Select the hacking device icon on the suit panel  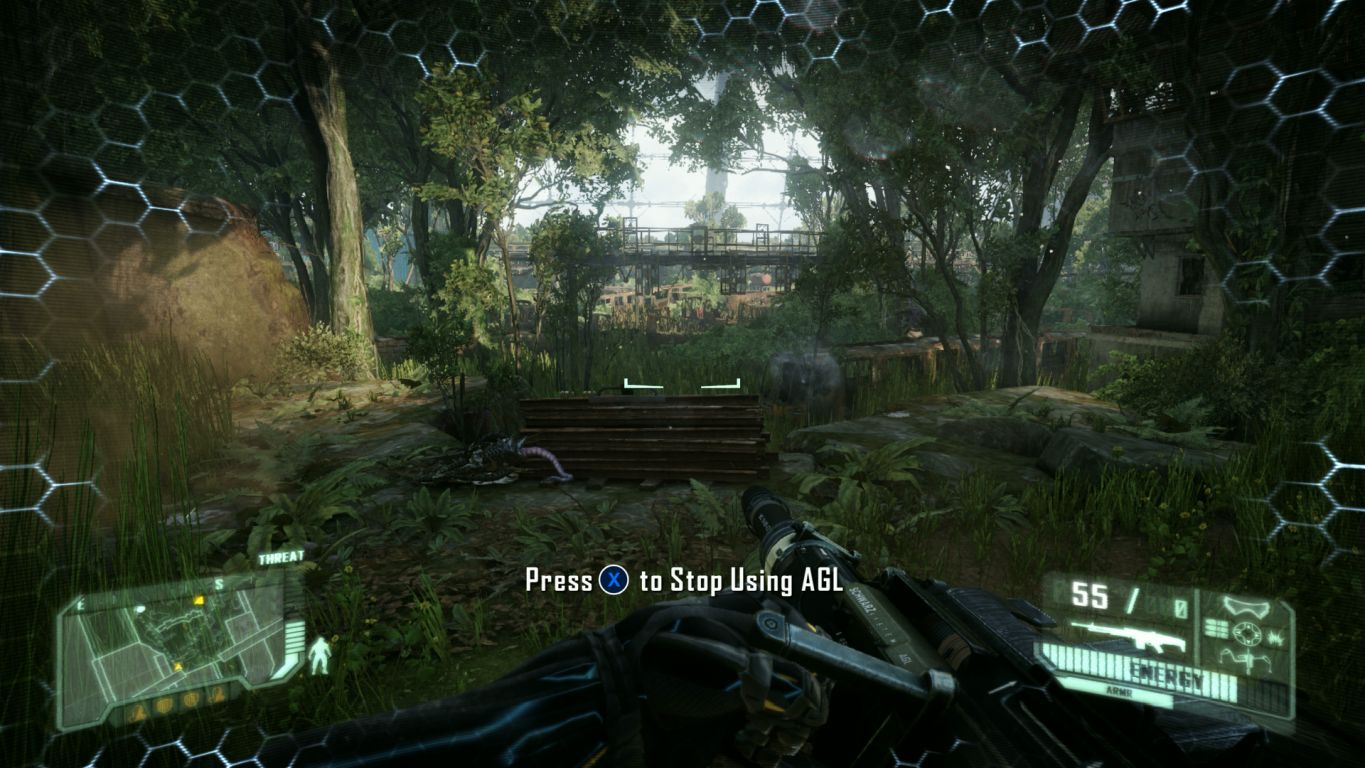(x=1247, y=661)
